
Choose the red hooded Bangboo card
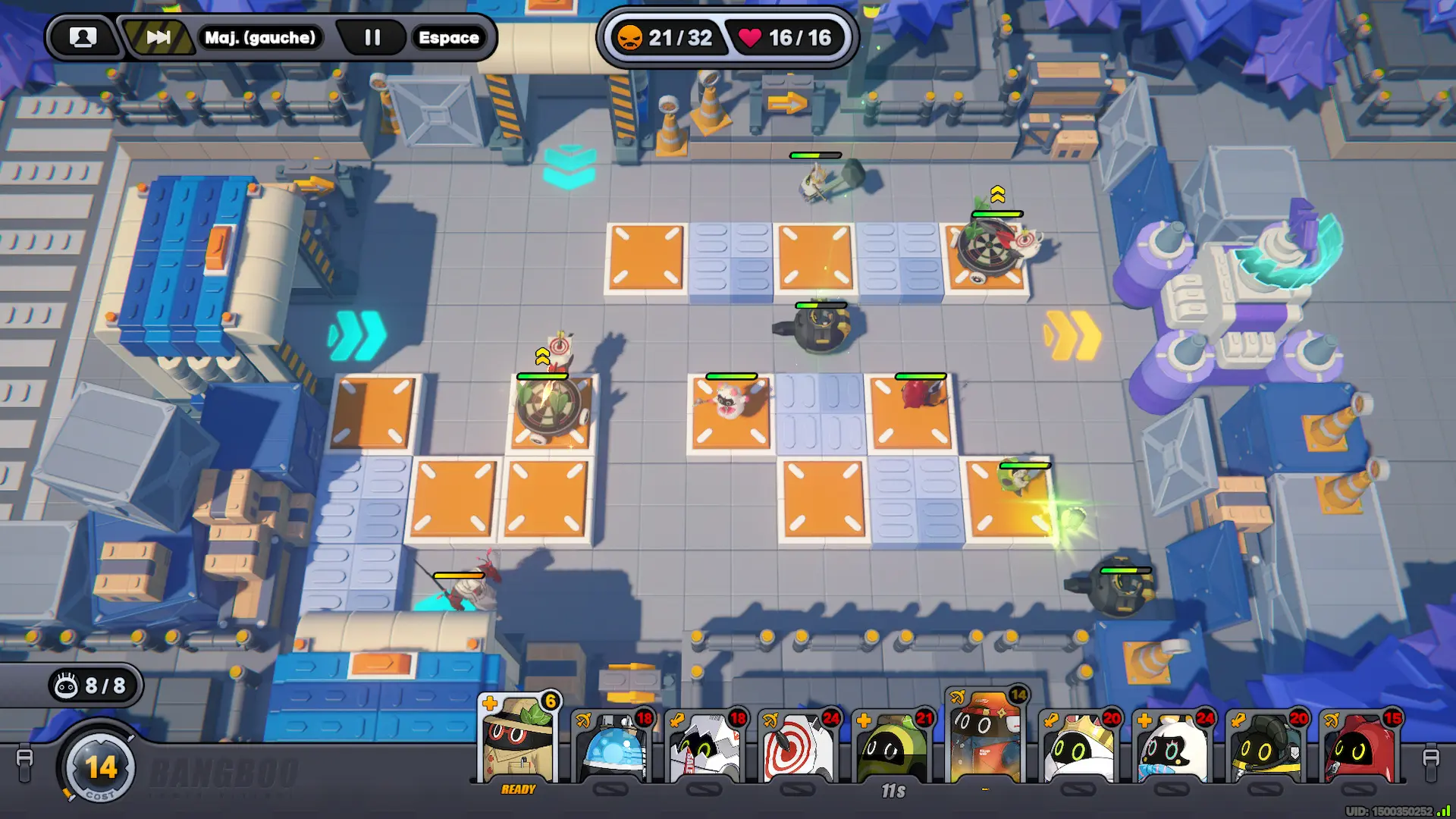[1360, 748]
